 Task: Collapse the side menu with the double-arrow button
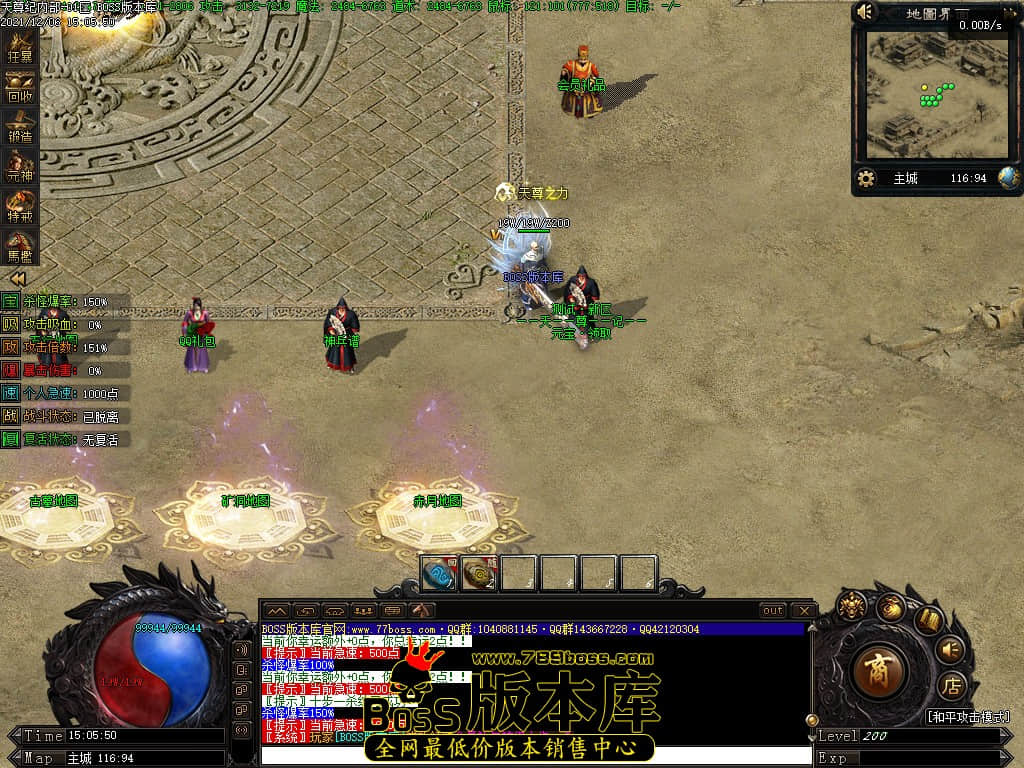18,279
